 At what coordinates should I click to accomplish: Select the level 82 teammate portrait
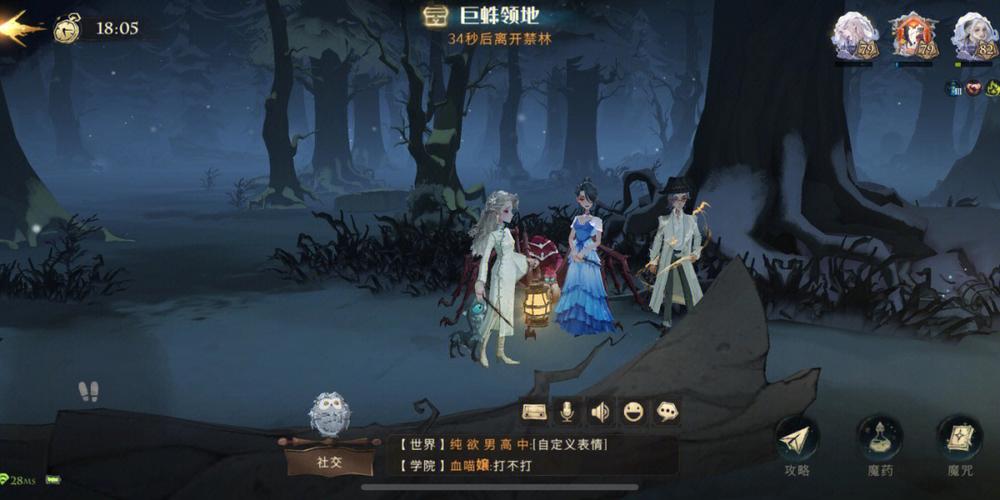[x=972, y=39]
